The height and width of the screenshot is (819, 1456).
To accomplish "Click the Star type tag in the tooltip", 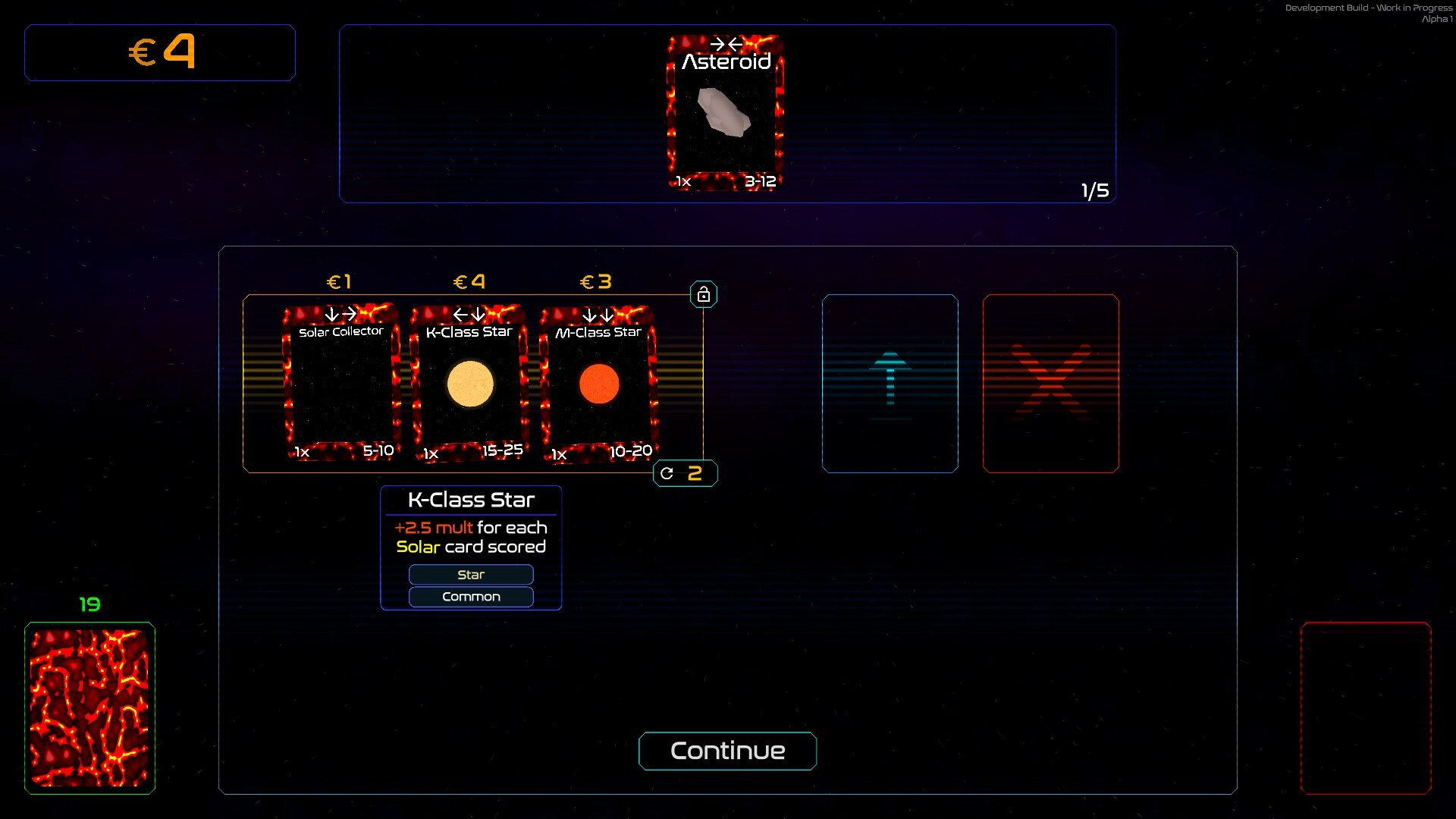I will [470, 574].
